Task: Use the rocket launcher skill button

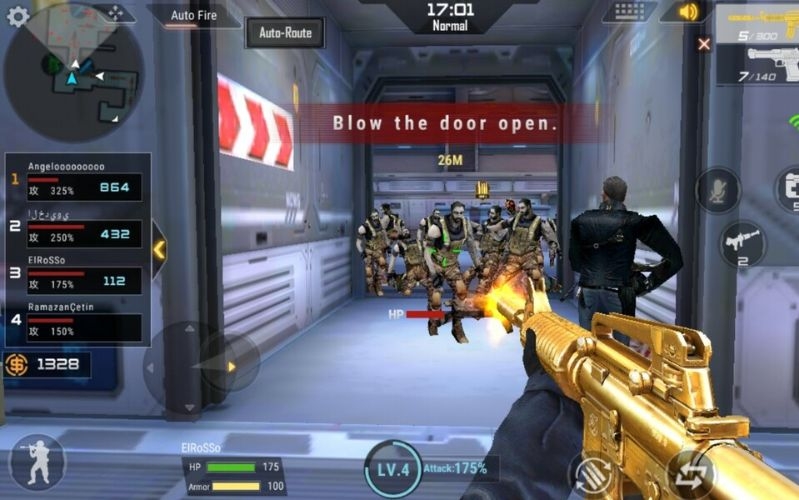Action: (x=742, y=243)
